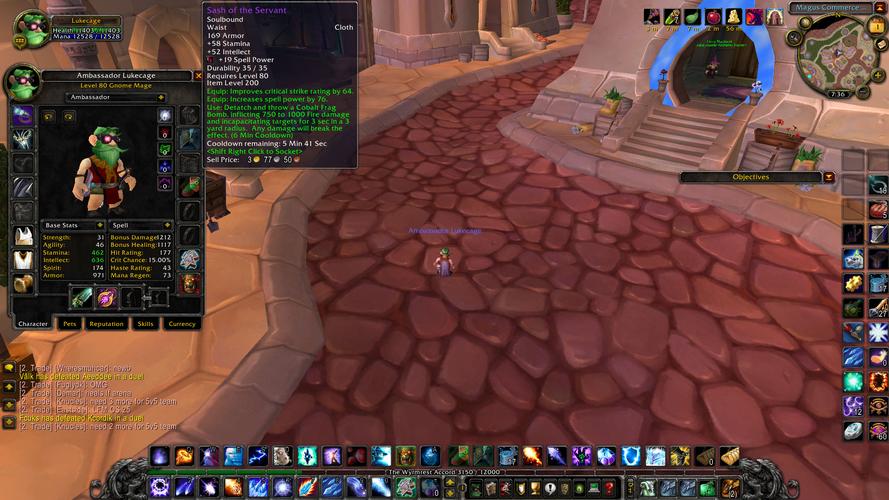The image size is (889, 500).
Task: Click the main-hand green sword slot
Action: click(82, 297)
